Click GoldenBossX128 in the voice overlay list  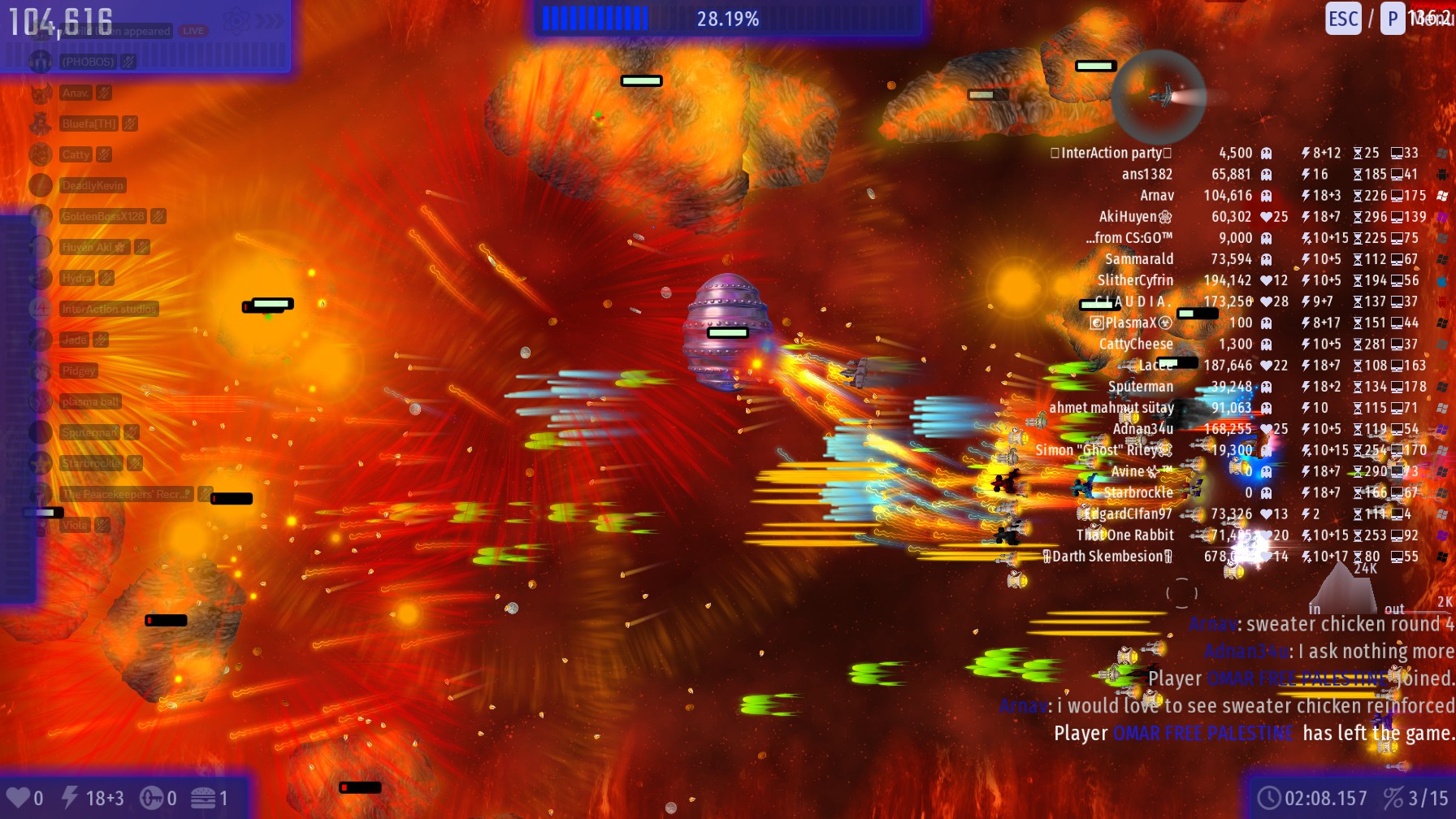tap(102, 216)
